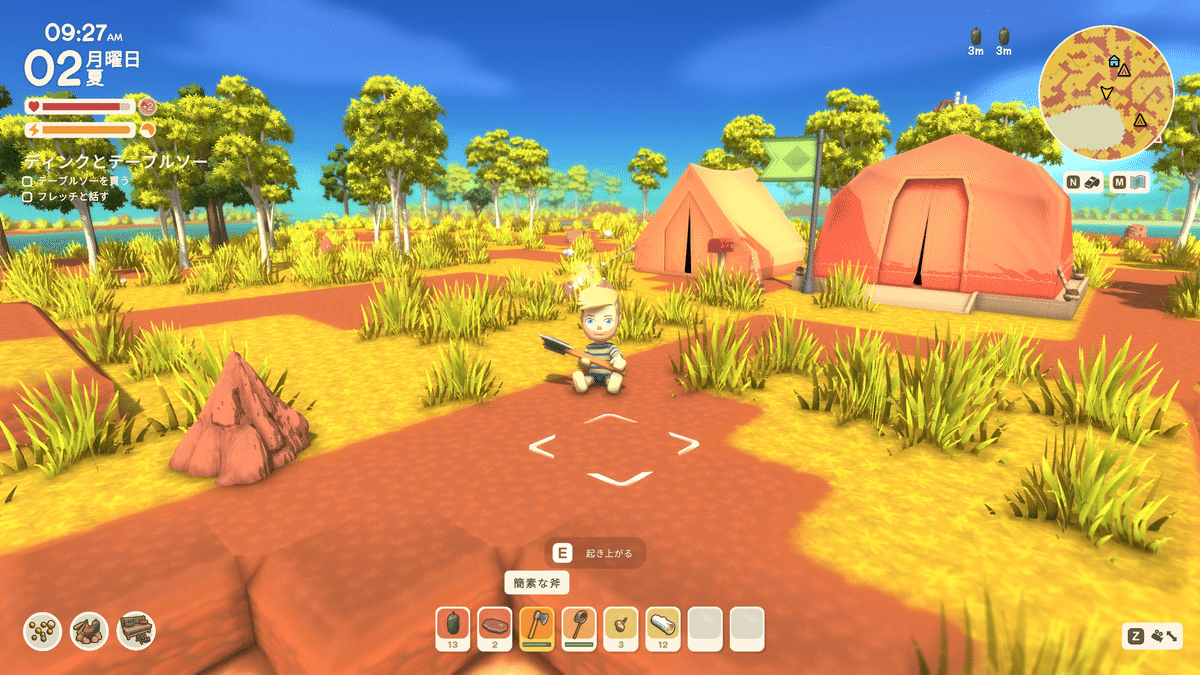Click the quest tracker title ディンクとテーブルソー
The height and width of the screenshot is (675, 1200).
pyautogui.click(x=116, y=160)
